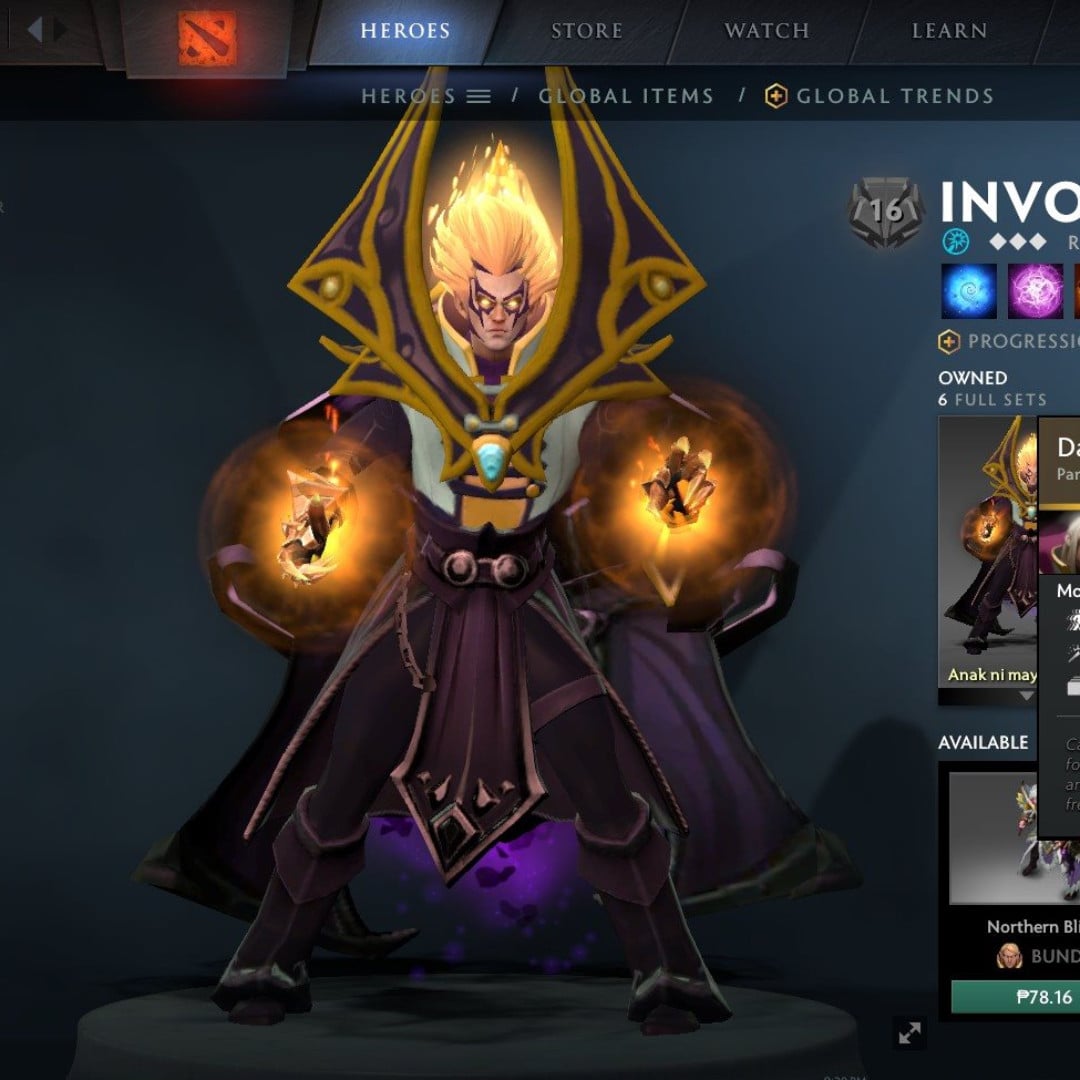
Task: Switch to the Heroes tab
Action: coord(405,31)
